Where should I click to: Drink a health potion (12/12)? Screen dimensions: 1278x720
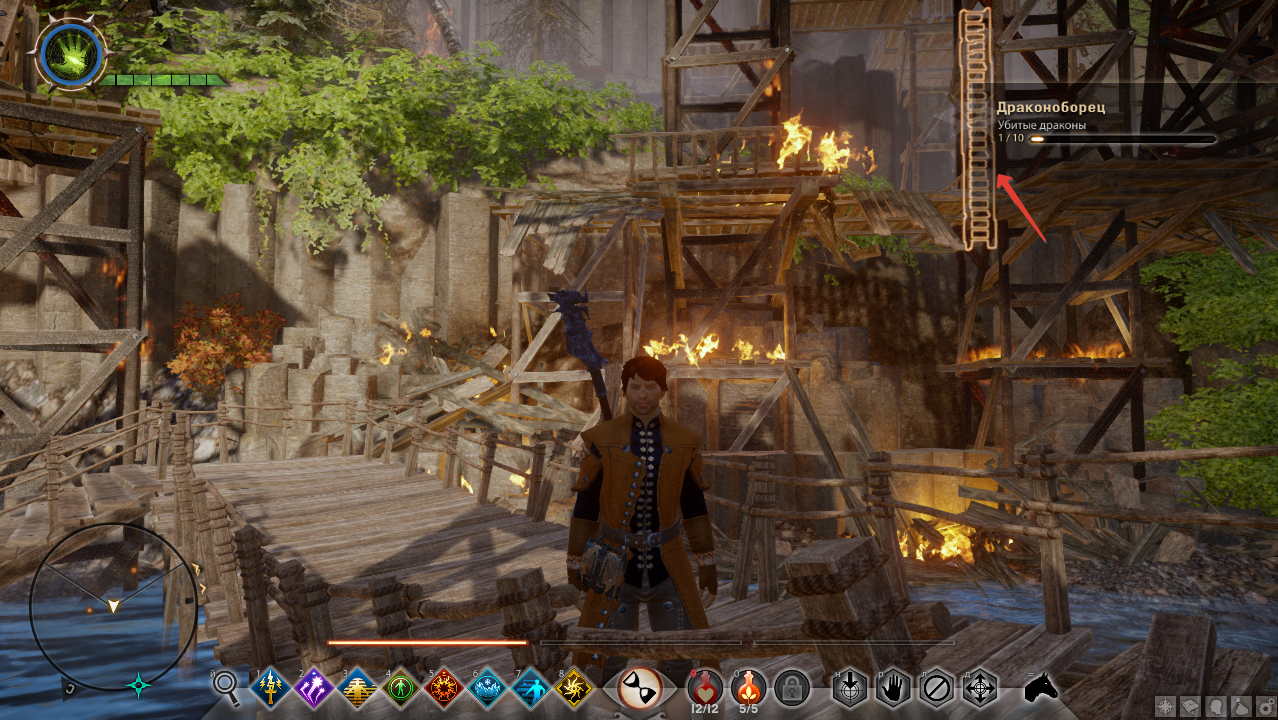(x=705, y=686)
